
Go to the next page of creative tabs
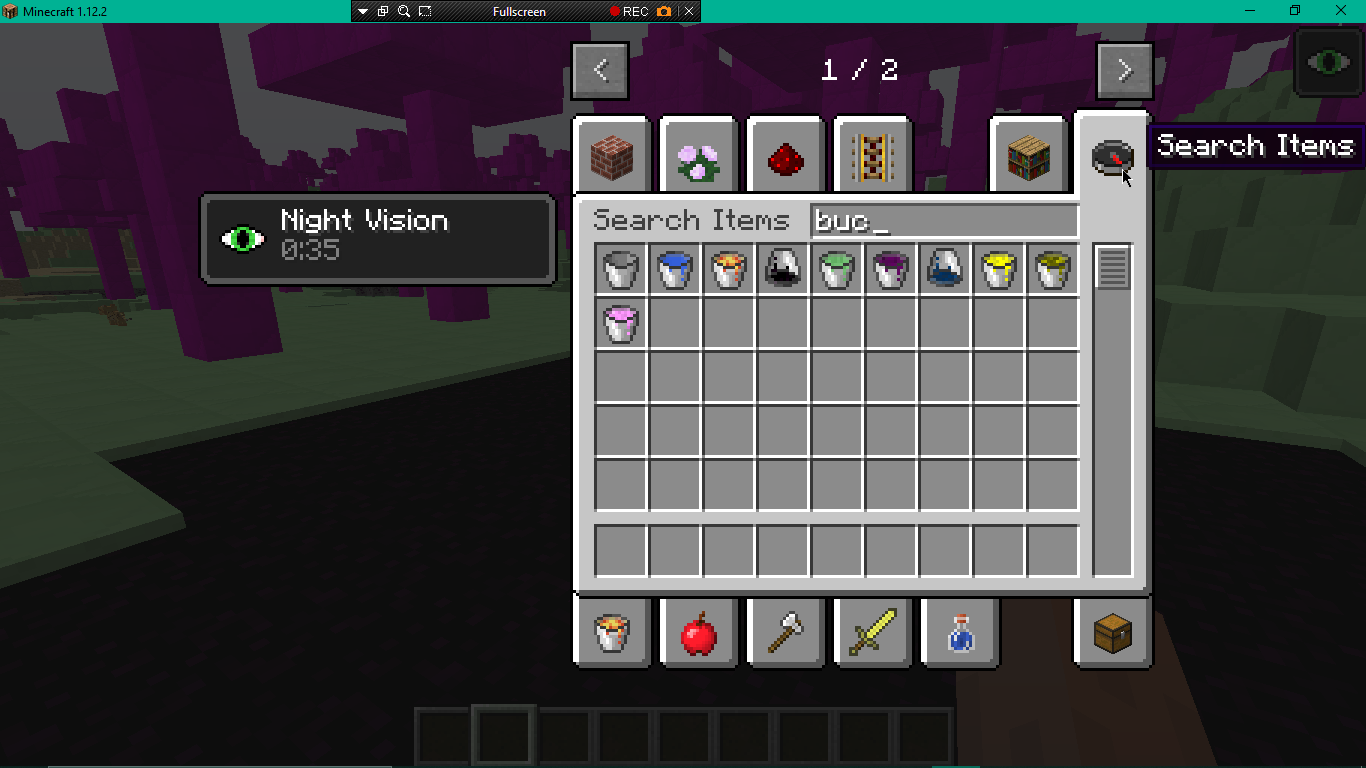coord(1124,70)
